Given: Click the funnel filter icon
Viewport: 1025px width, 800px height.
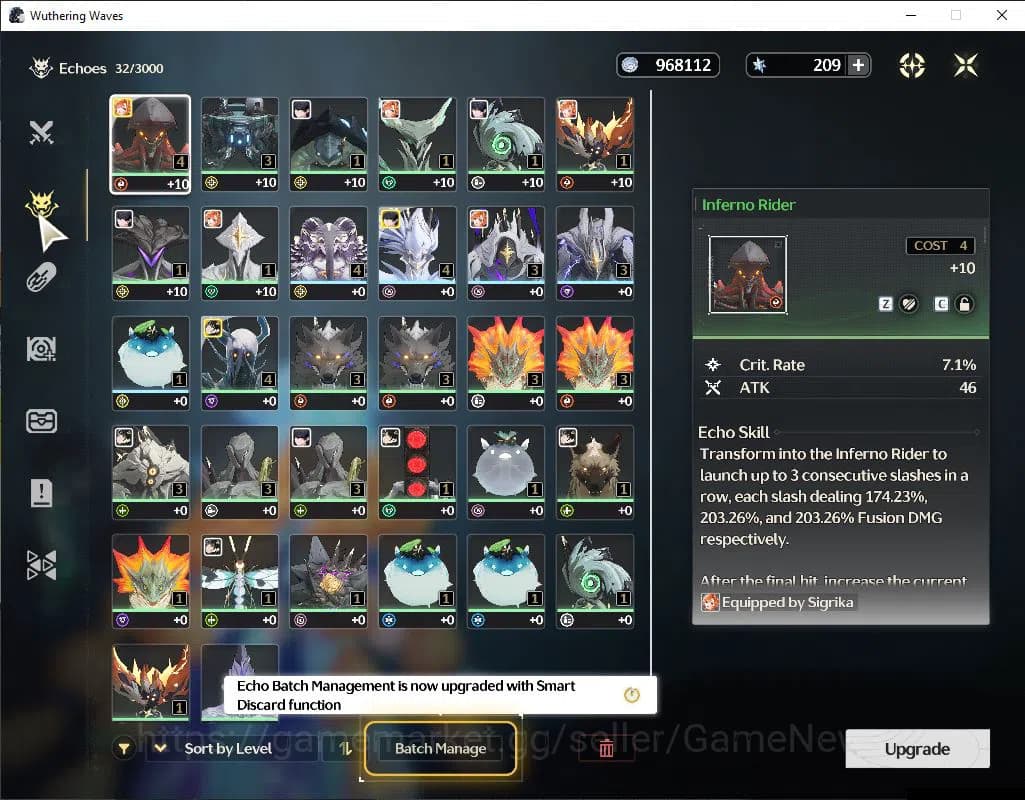Looking at the screenshot, I should pos(124,748).
